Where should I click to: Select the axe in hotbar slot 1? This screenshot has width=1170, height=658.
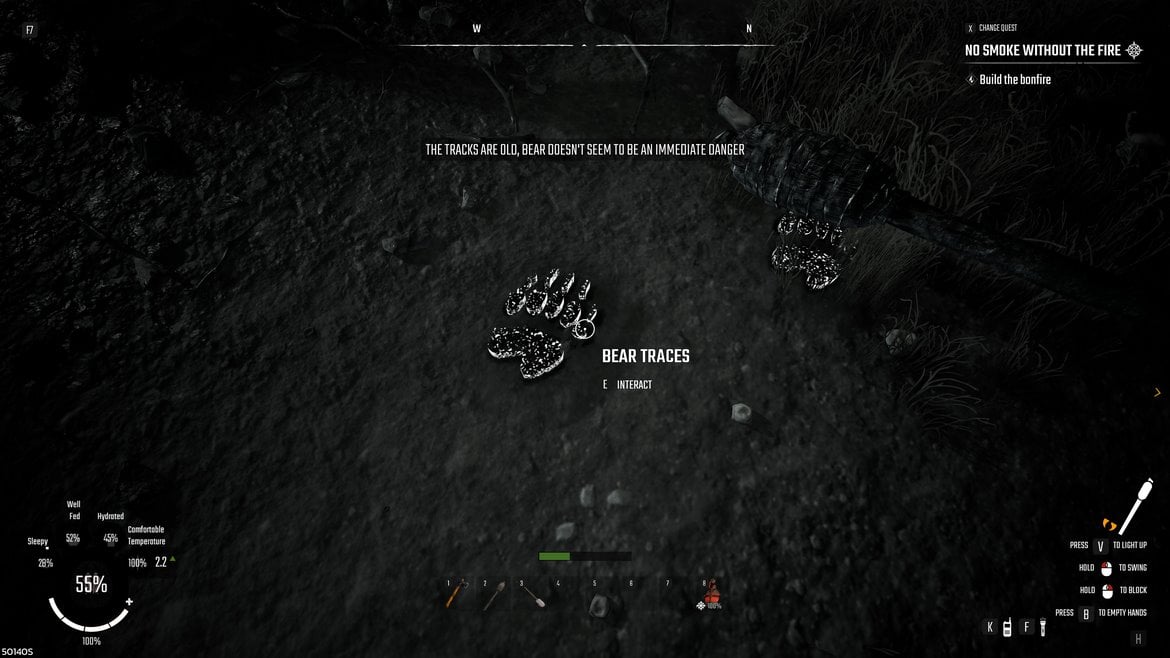point(454,596)
